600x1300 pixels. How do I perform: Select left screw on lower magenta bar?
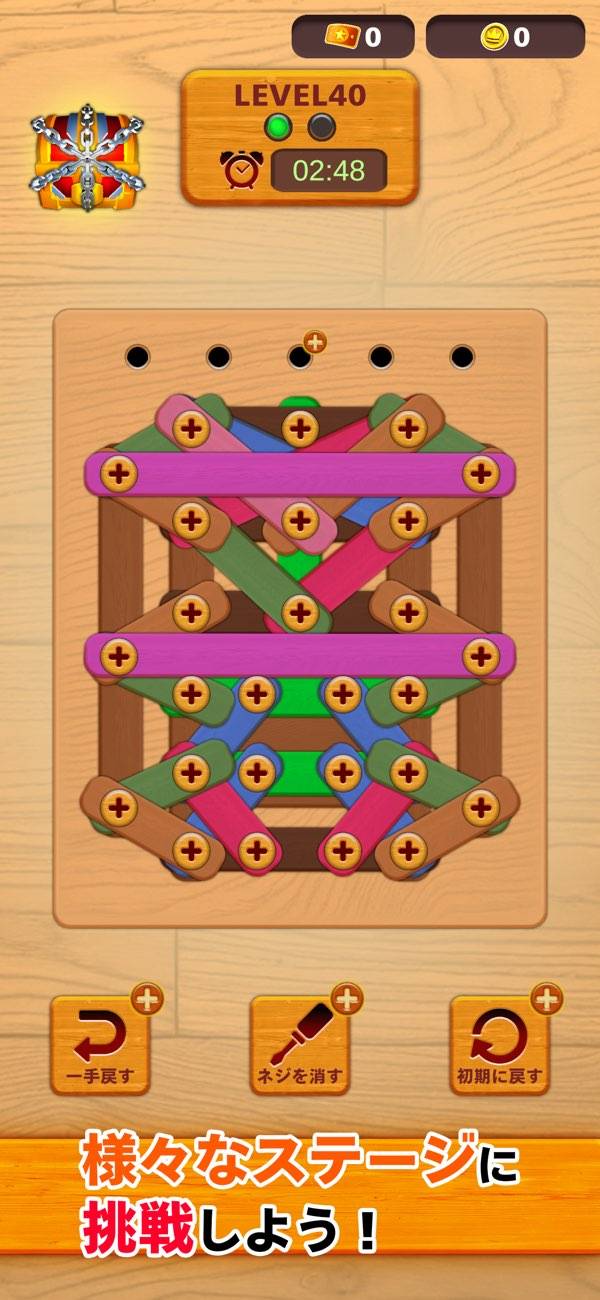coord(119,656)
